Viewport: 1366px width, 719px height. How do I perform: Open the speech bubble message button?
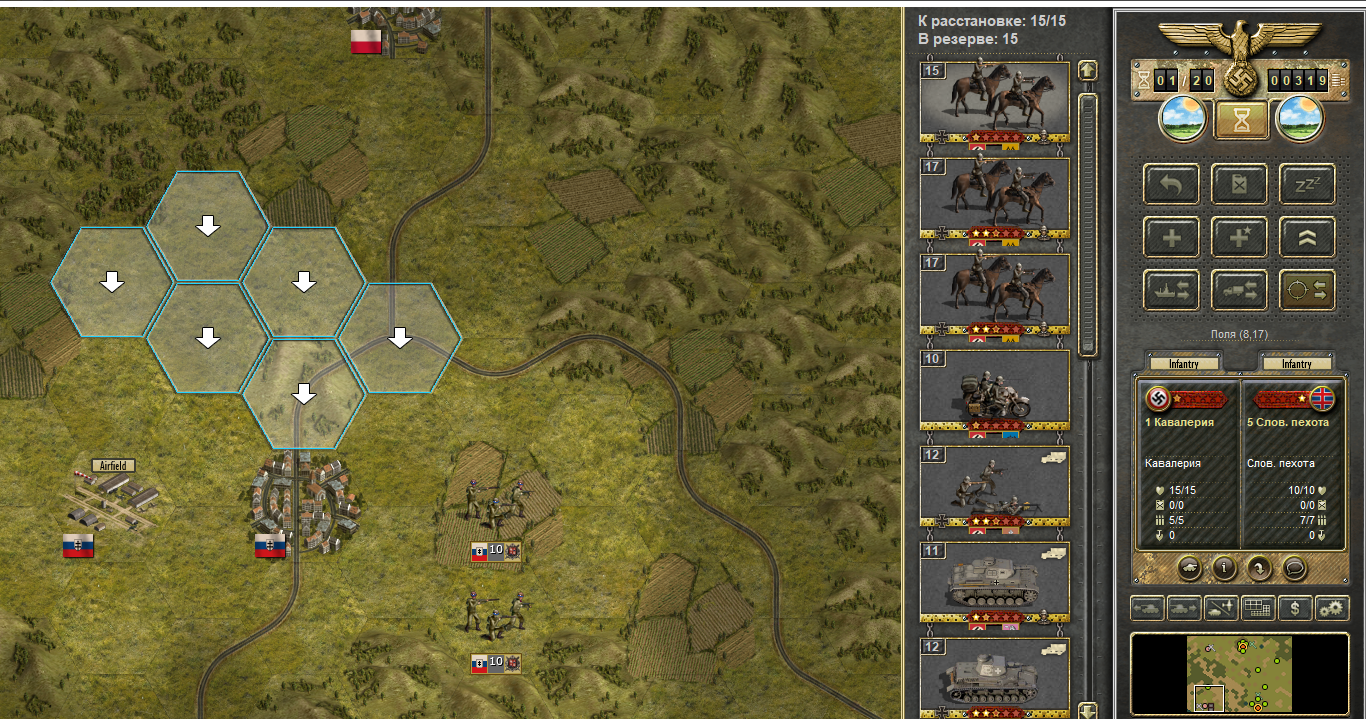[x=1295, y=568]
